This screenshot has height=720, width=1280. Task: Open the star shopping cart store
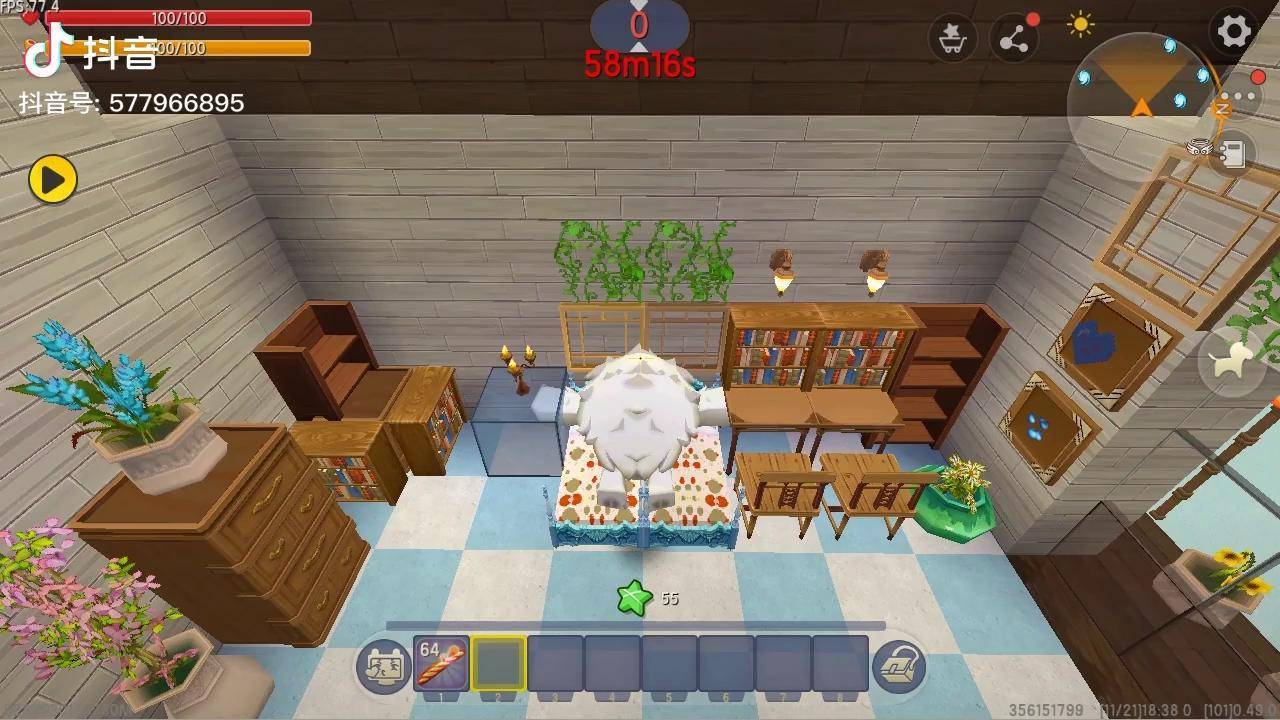click(x=952, y=40)
